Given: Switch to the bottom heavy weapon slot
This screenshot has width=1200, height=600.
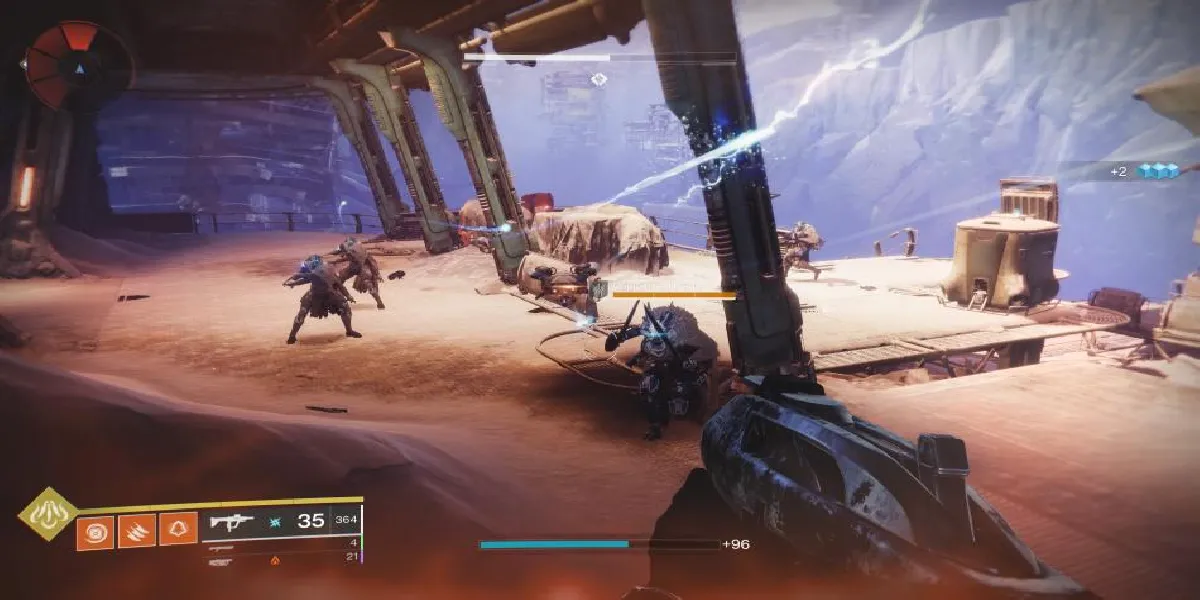Looking at the screenshot, I should pyautogui.click(x=221, y=562).
